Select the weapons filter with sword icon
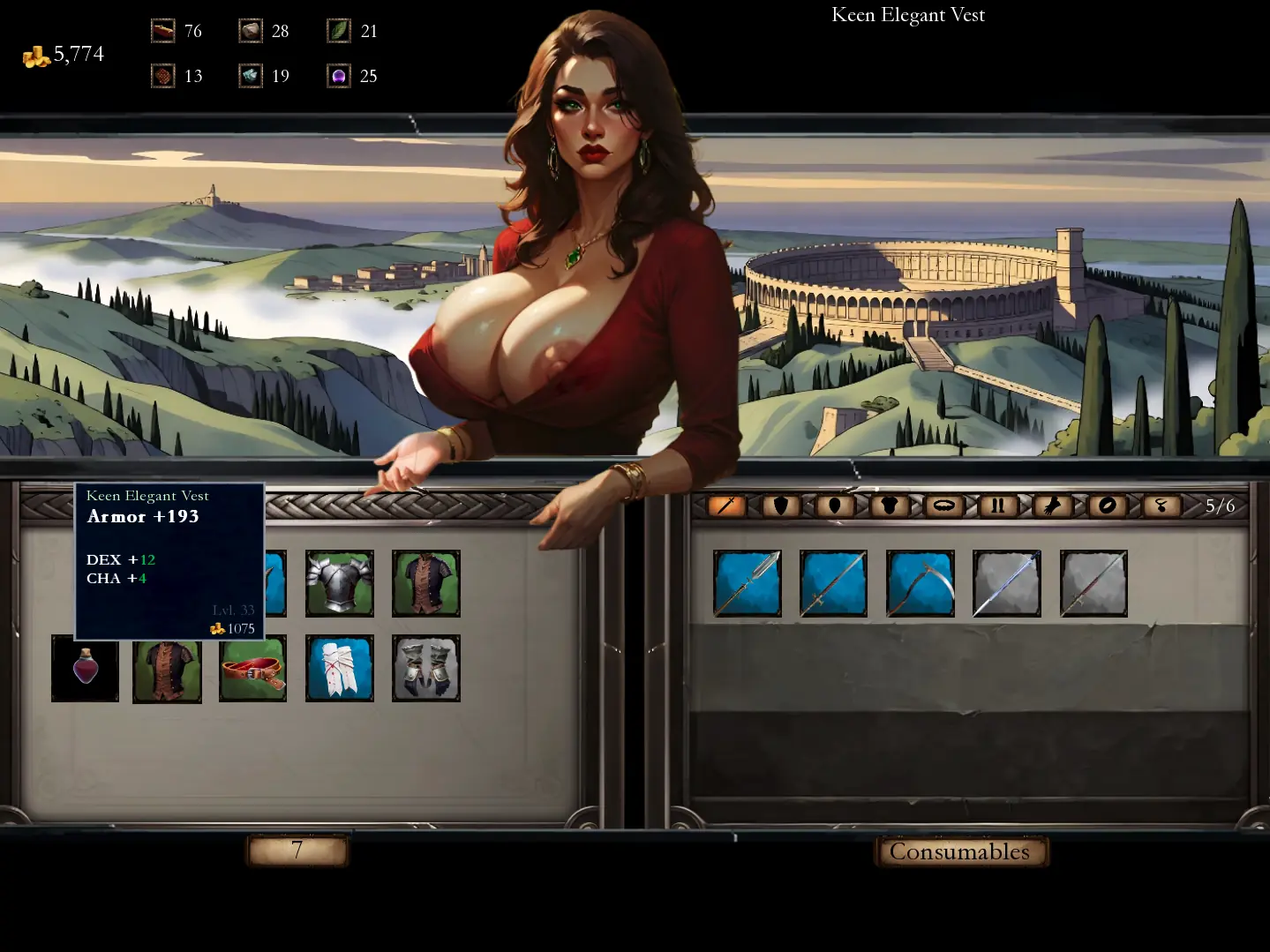This screenshot has height=952, width=1270. (727, 506)
